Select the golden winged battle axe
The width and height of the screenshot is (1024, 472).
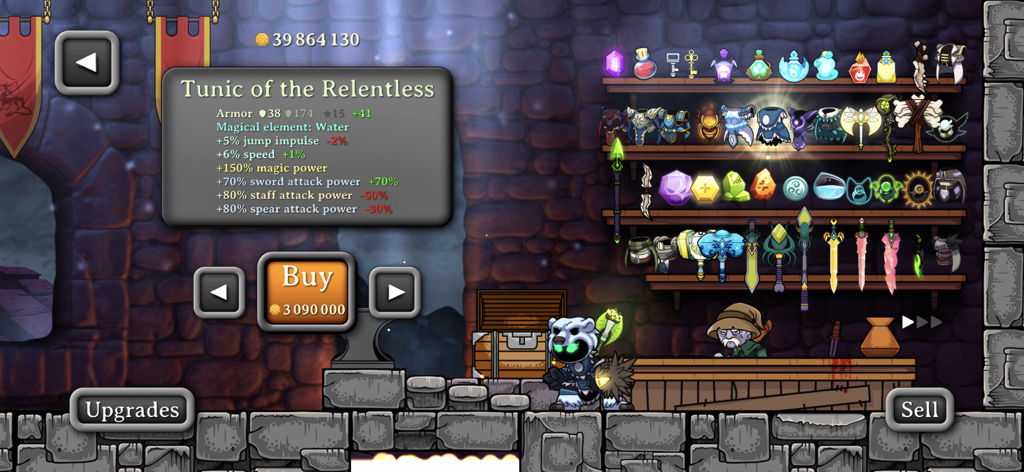click(859, 124)
